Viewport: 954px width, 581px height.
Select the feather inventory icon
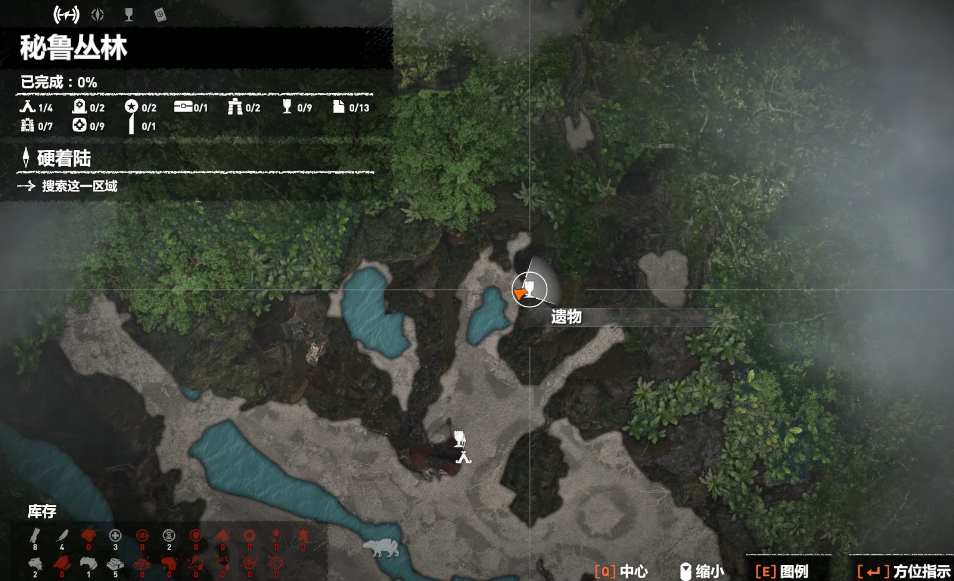(x=62, y=536)
